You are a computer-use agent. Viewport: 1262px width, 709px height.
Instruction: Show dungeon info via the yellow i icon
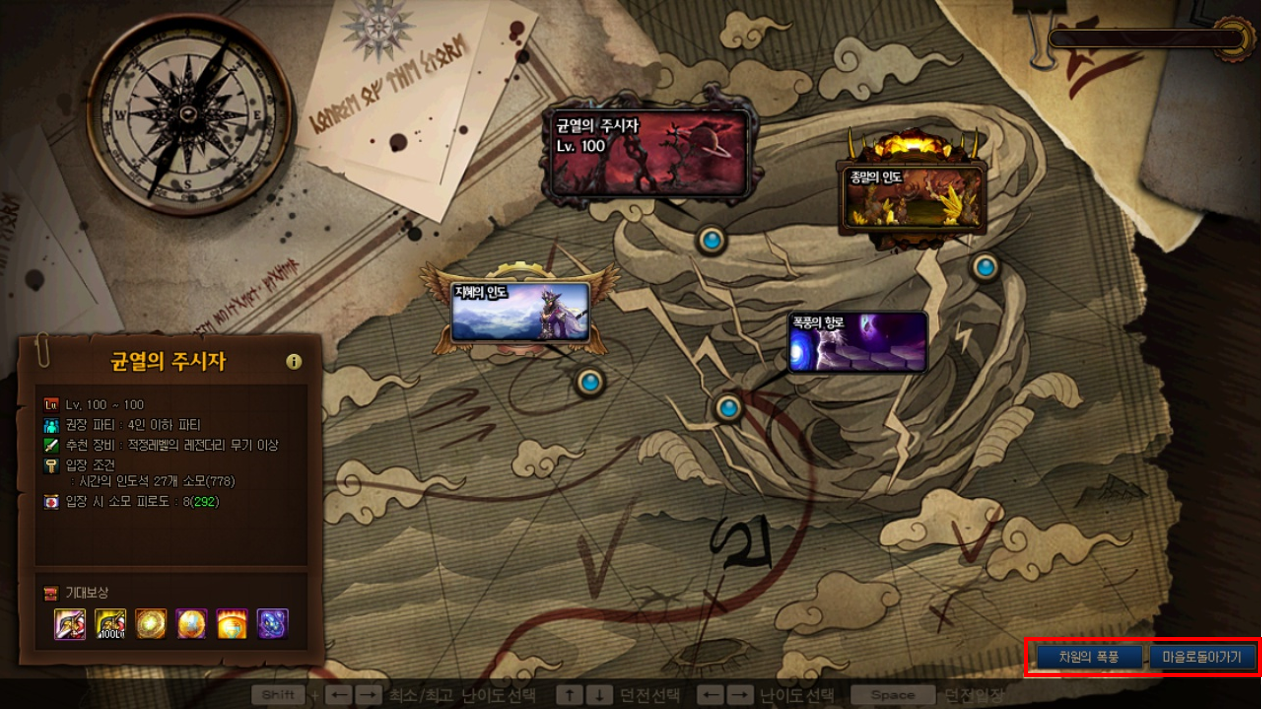click(x=293, y=362)
